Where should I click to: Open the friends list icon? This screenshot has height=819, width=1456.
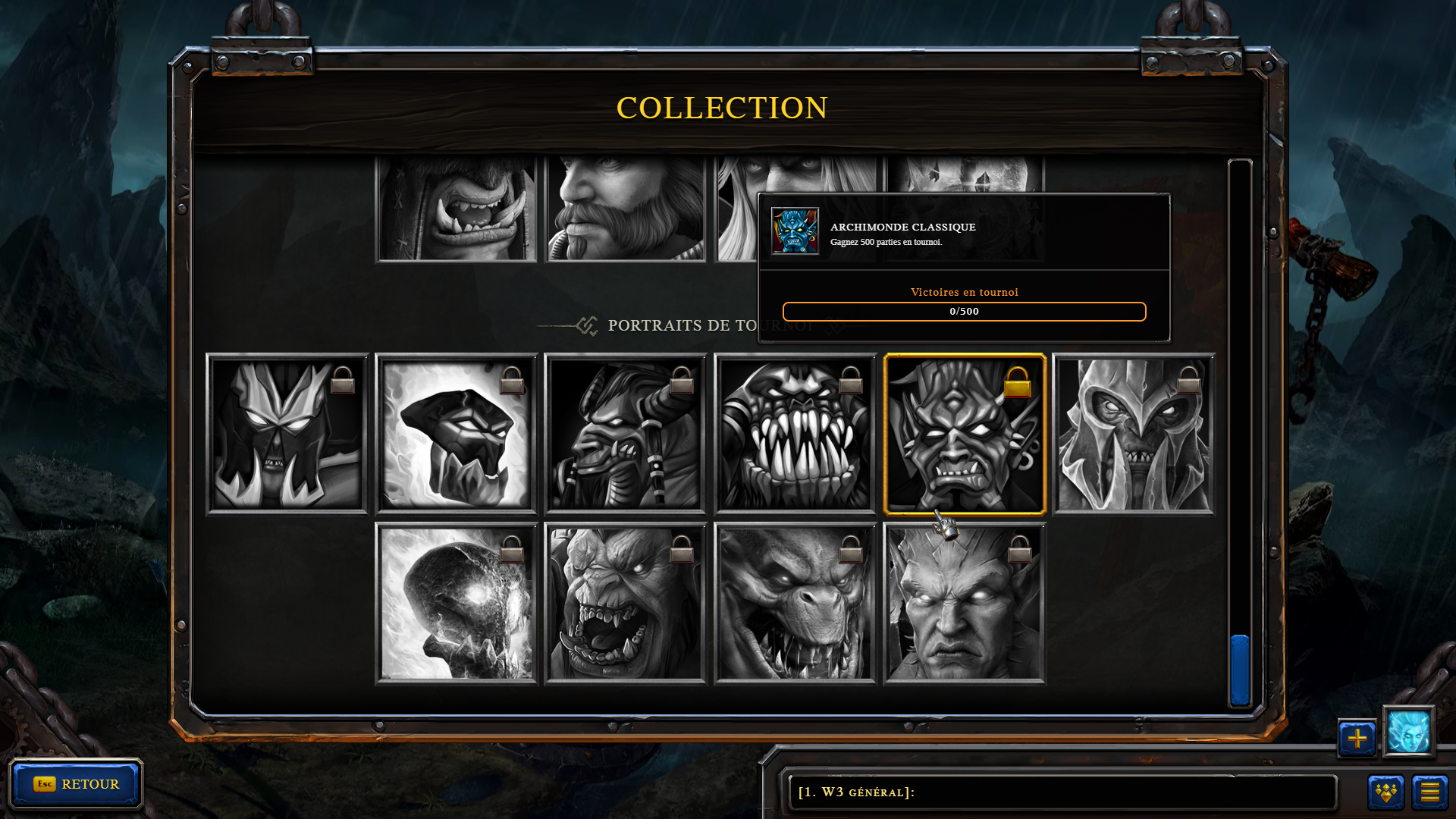tap(1386, 792)
